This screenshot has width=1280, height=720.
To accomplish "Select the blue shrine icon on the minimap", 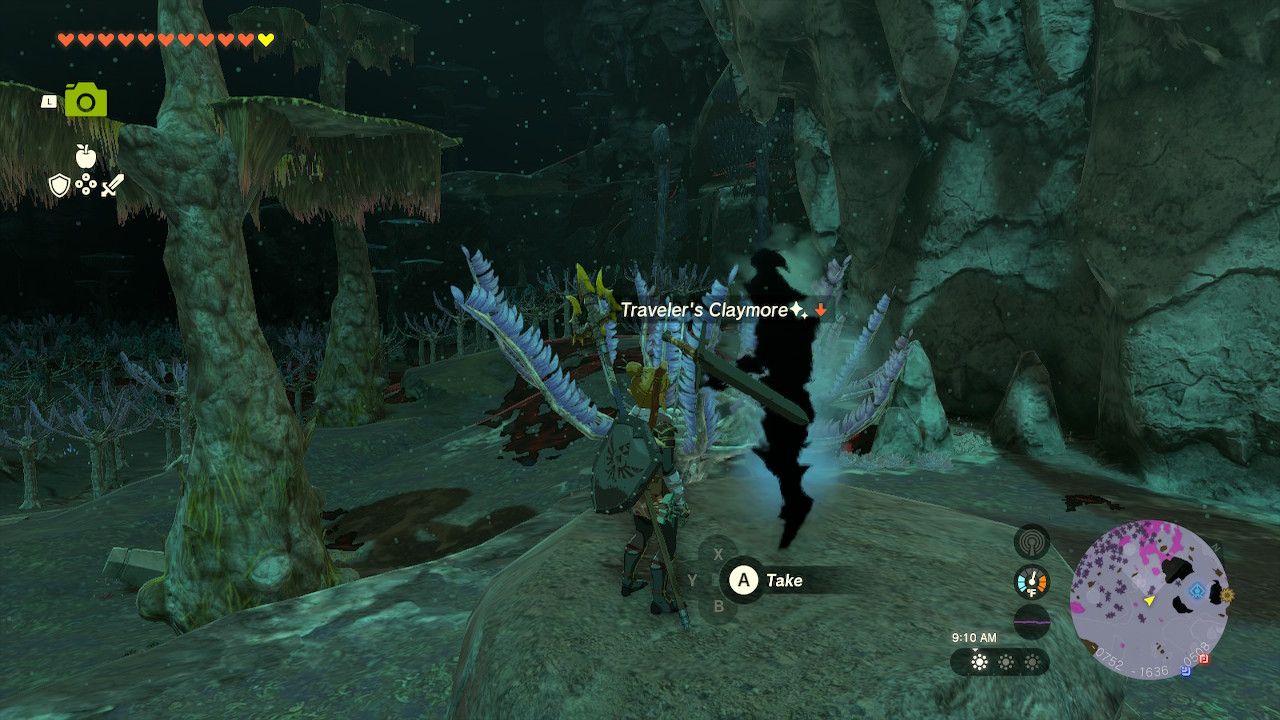I will pyautogui.click(x=1196, y=591).
